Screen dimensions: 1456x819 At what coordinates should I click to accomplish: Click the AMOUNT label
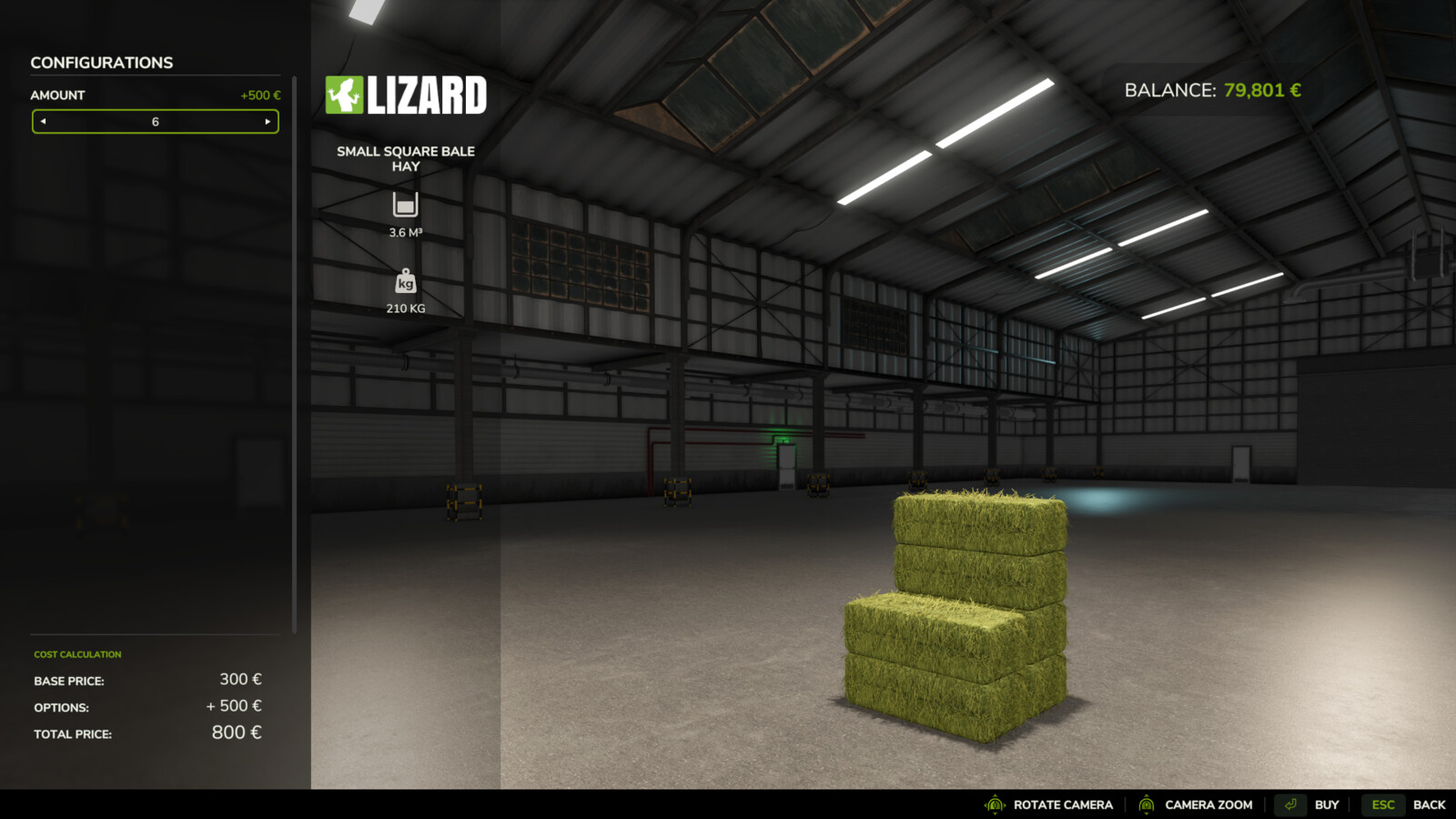pos(58,95)
